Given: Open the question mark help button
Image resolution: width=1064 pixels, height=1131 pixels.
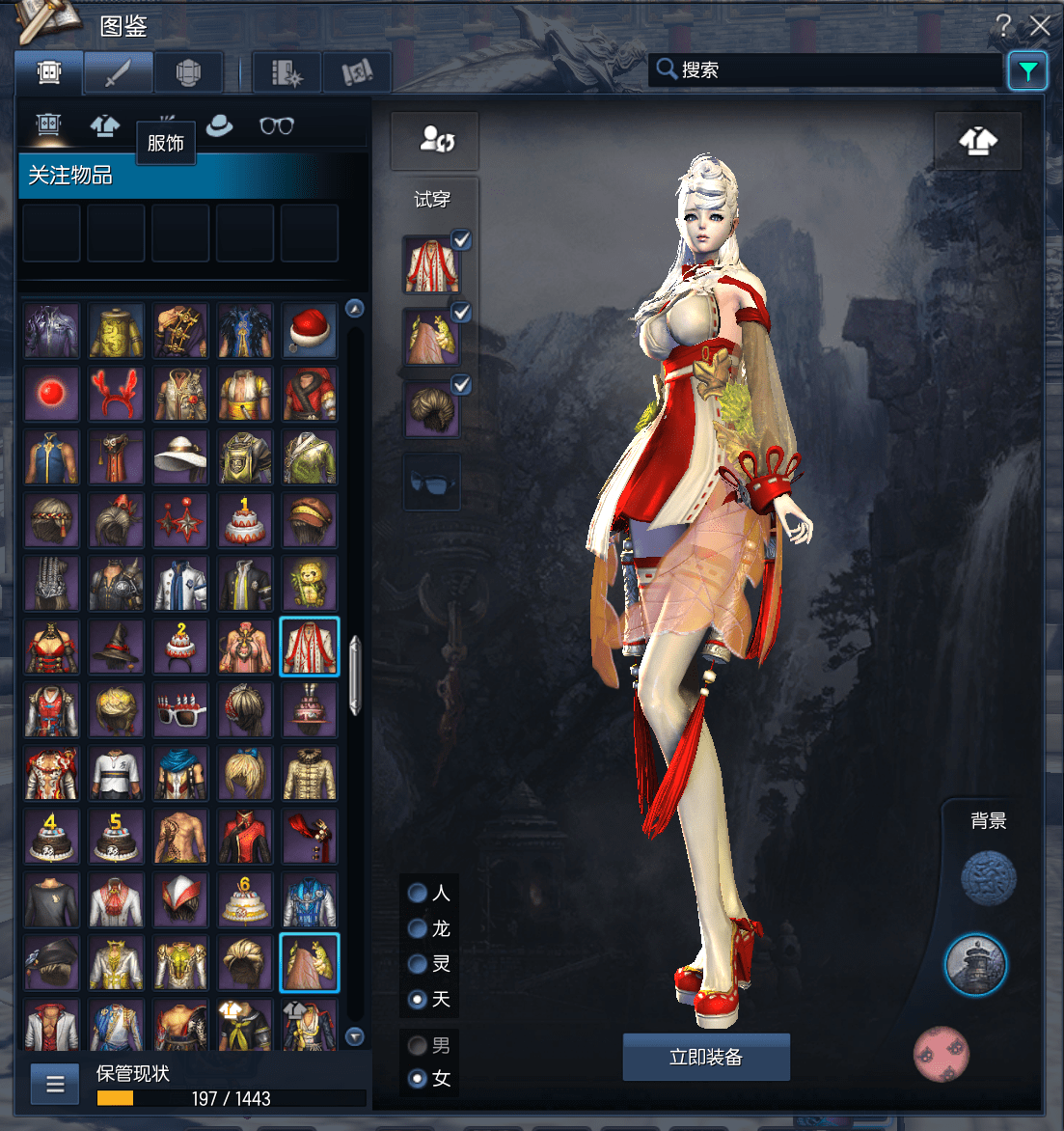Looking at the screenshot, I should (1004, 25).
